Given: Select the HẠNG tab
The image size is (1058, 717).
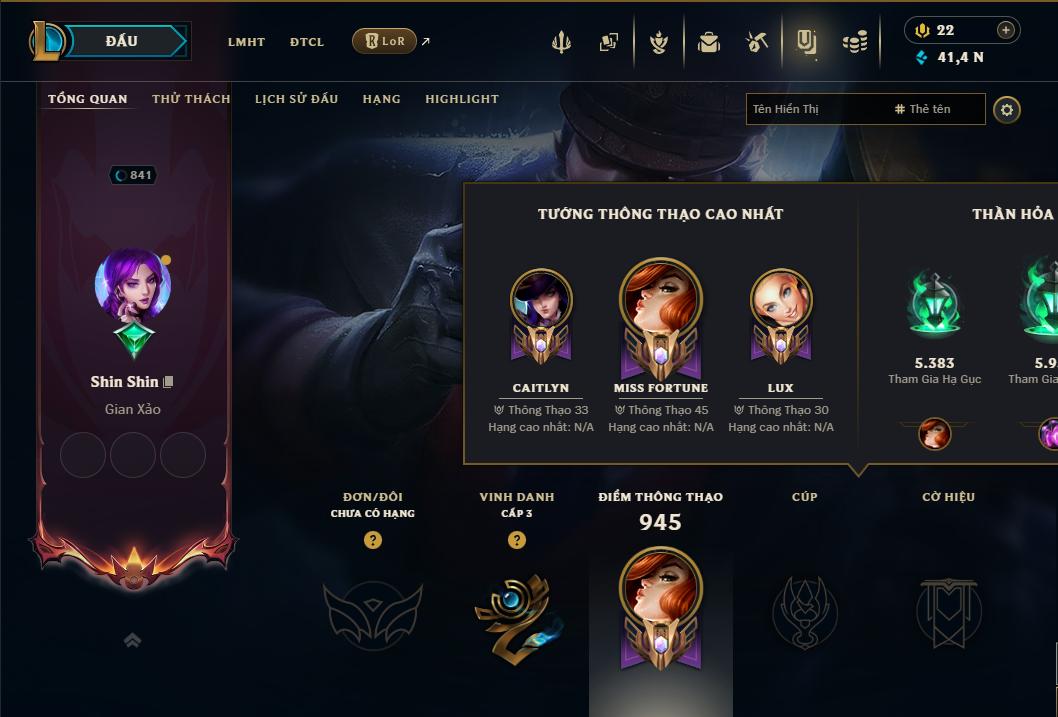Looking at the screenshot, I should 381,99.
